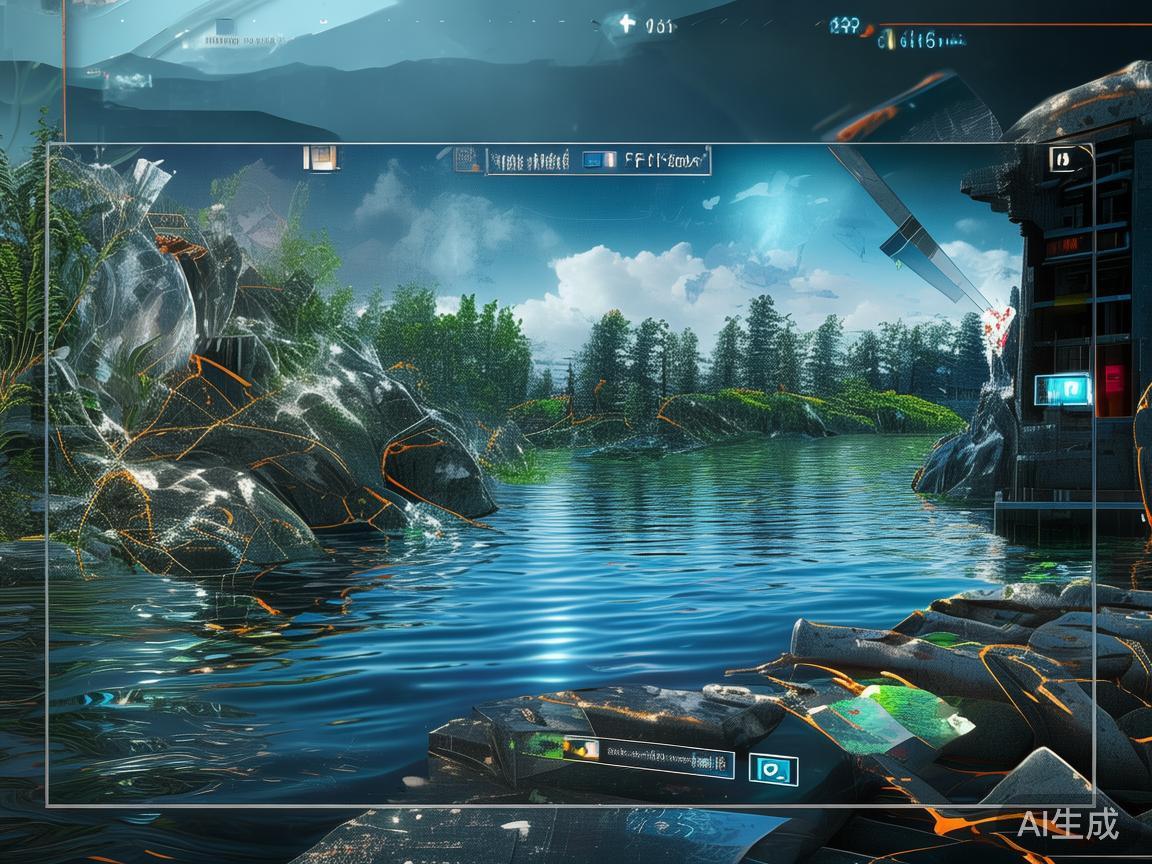Click the plus icon at the top
The width and height of the screenshot is (1152, 864).
[627, 23]
